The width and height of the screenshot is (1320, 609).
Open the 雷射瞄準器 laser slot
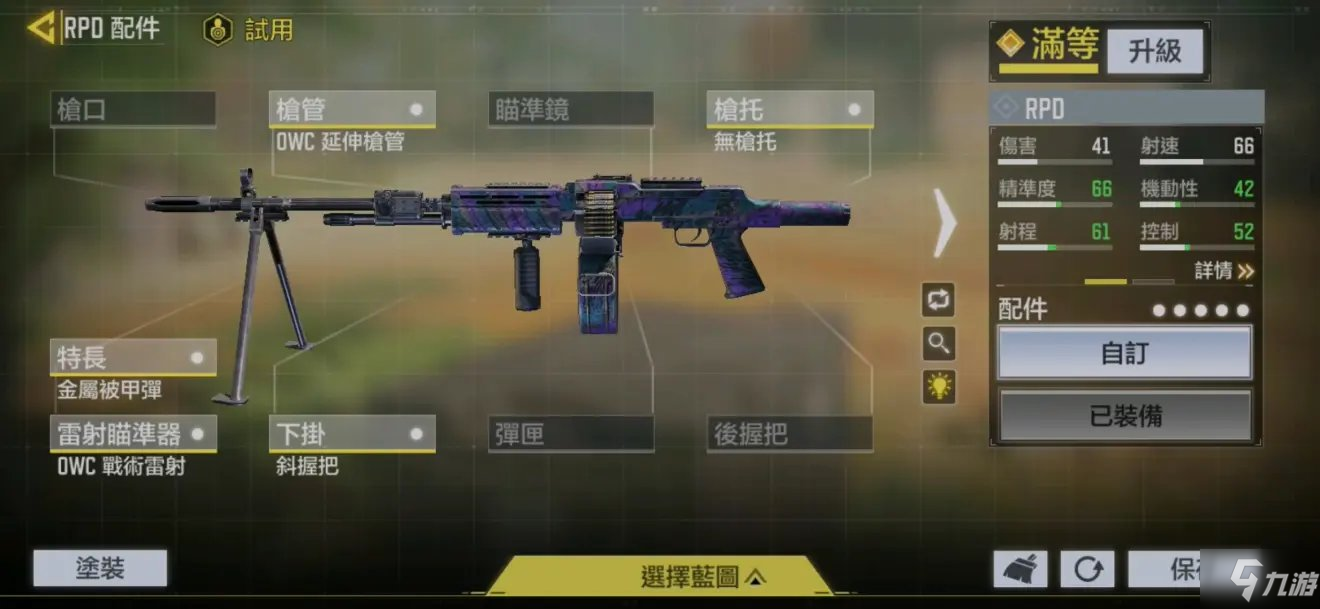point(133,434)
